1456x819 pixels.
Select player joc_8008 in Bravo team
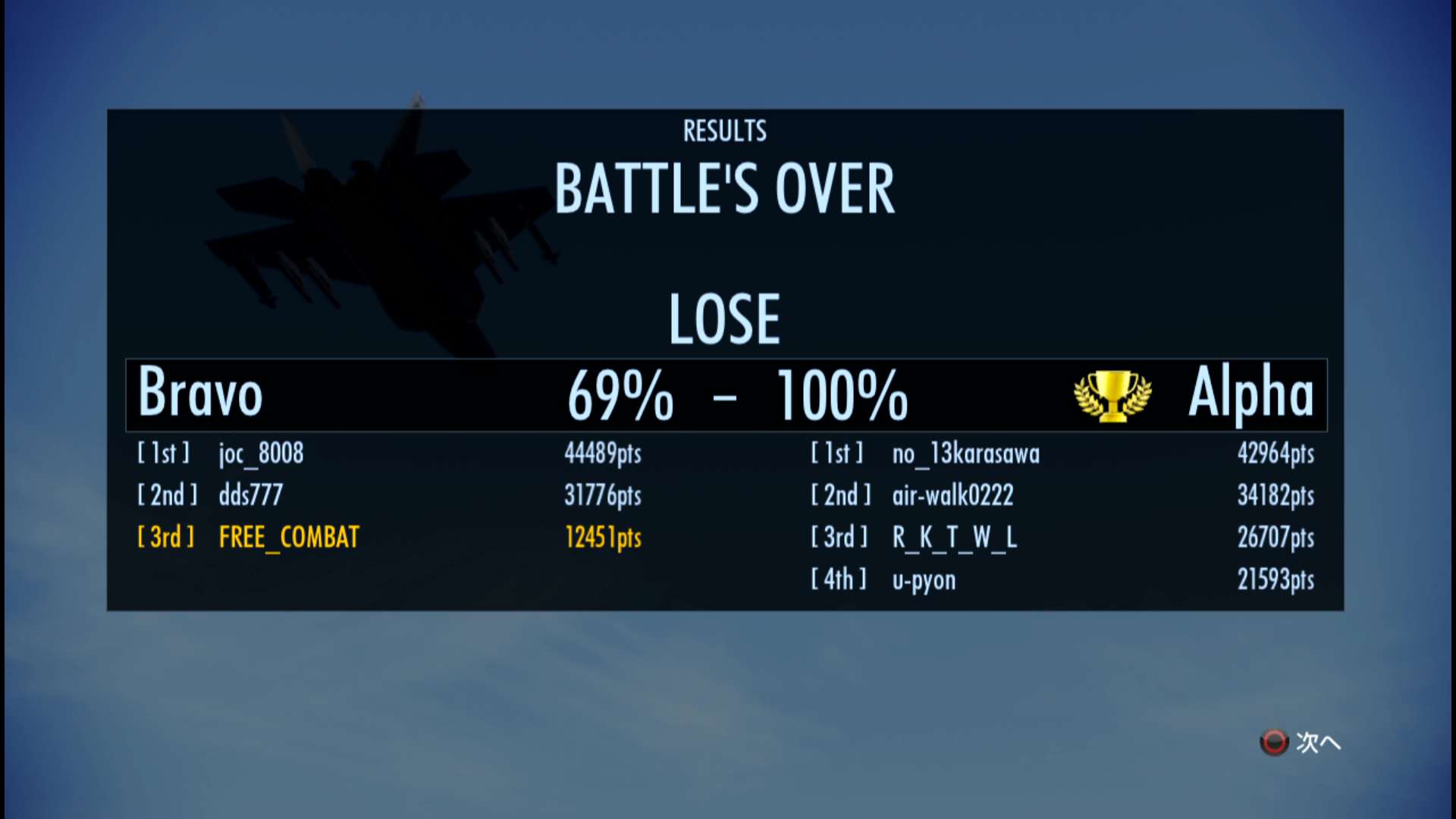click(x=261, y=453)
